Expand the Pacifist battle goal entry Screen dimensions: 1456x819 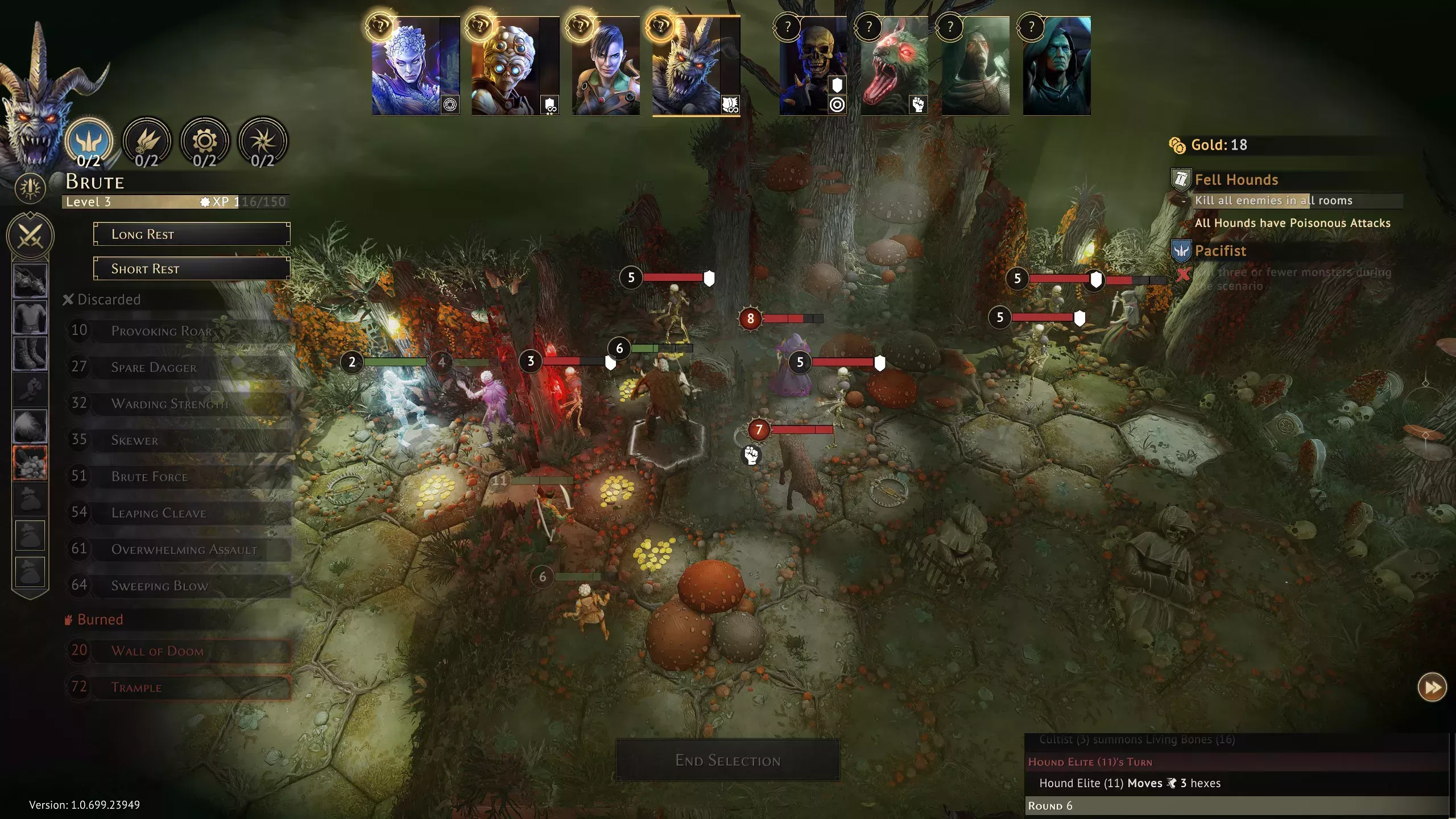point(1220,251)
